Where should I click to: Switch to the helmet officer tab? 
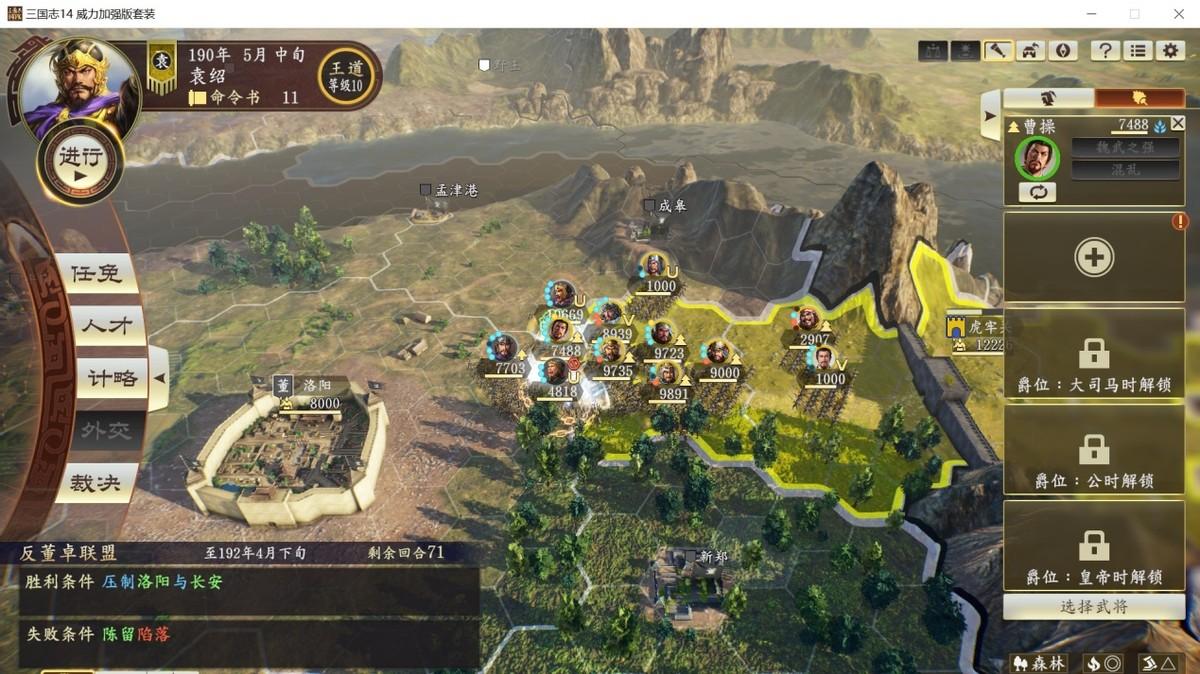(1048, 98)
